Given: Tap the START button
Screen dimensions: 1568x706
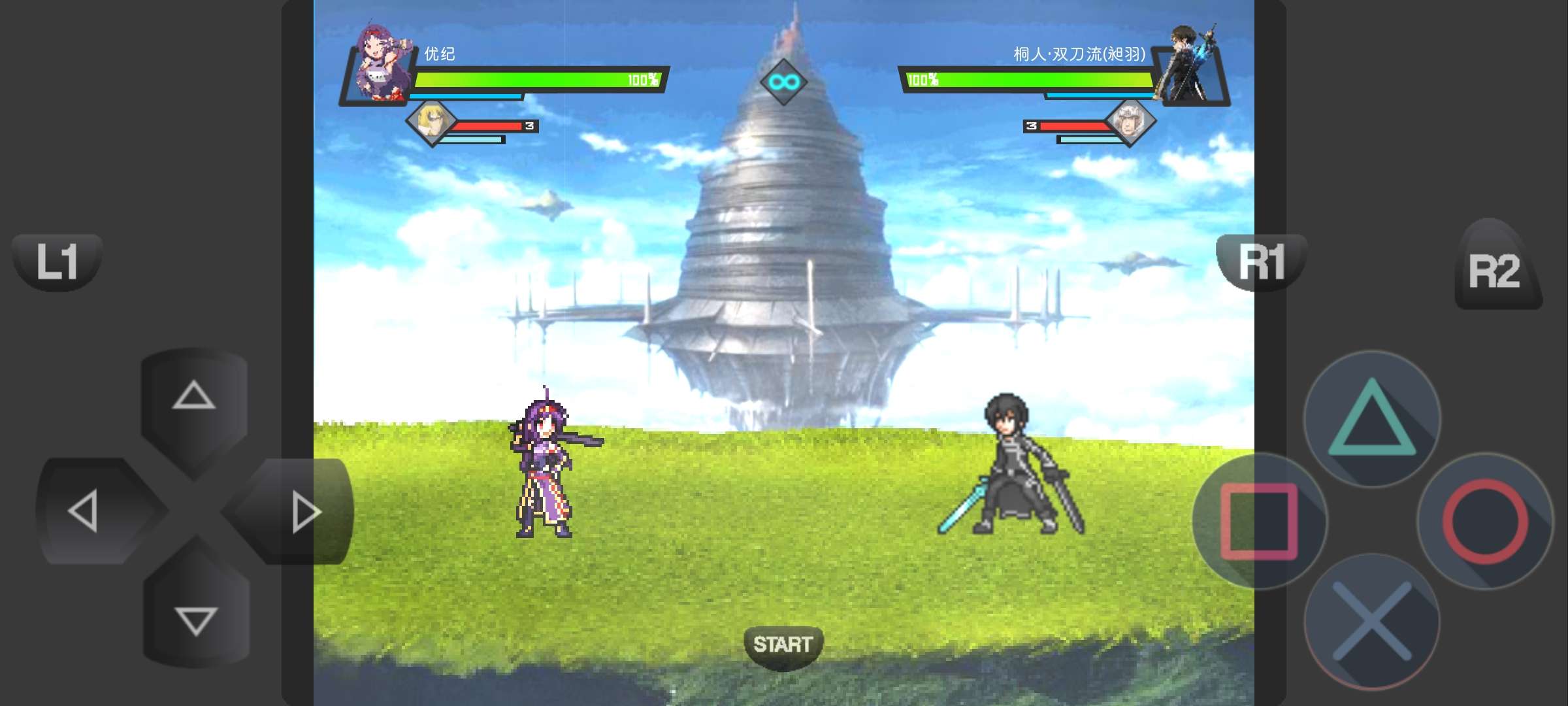Looking at the screenshot, I should 783,645.
